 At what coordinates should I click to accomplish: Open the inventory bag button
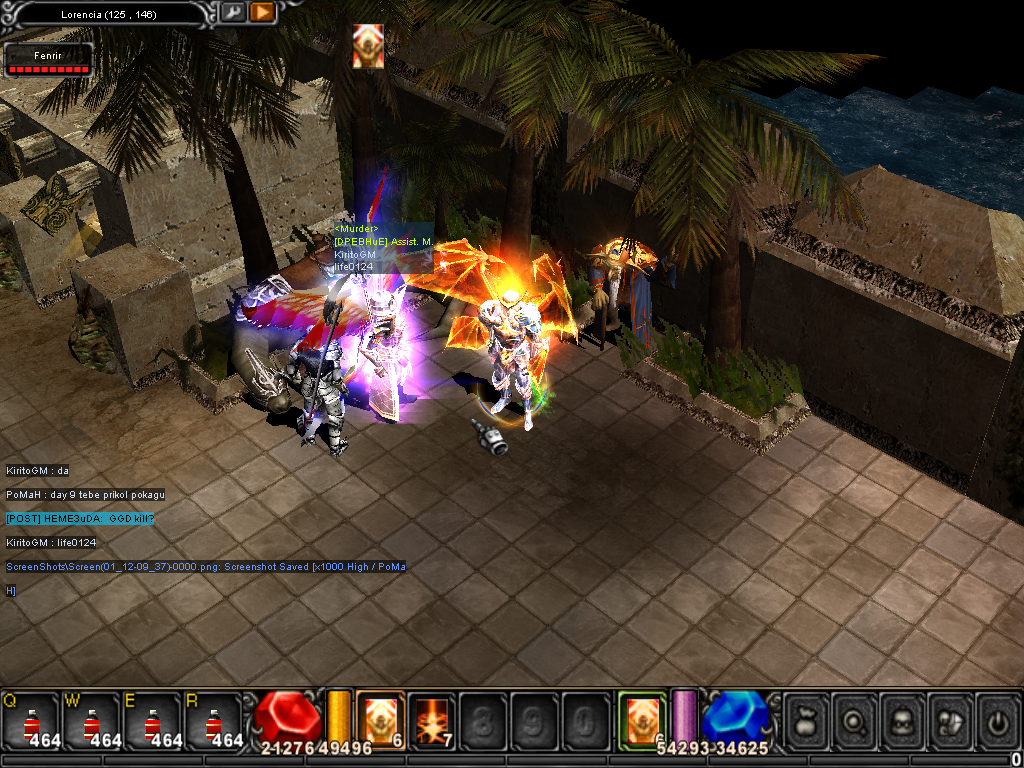pos(807,720)
